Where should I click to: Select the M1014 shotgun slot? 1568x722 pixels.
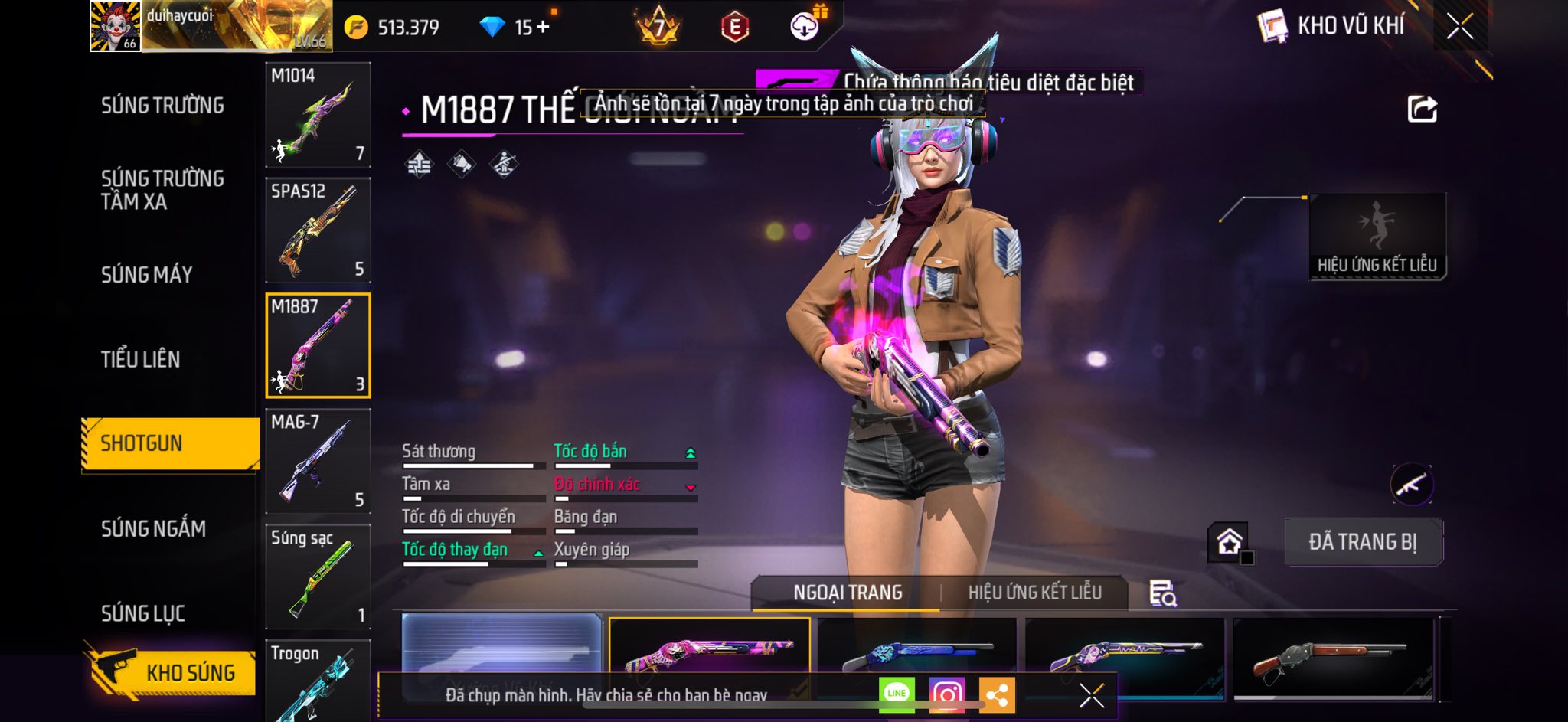point(318,115)
